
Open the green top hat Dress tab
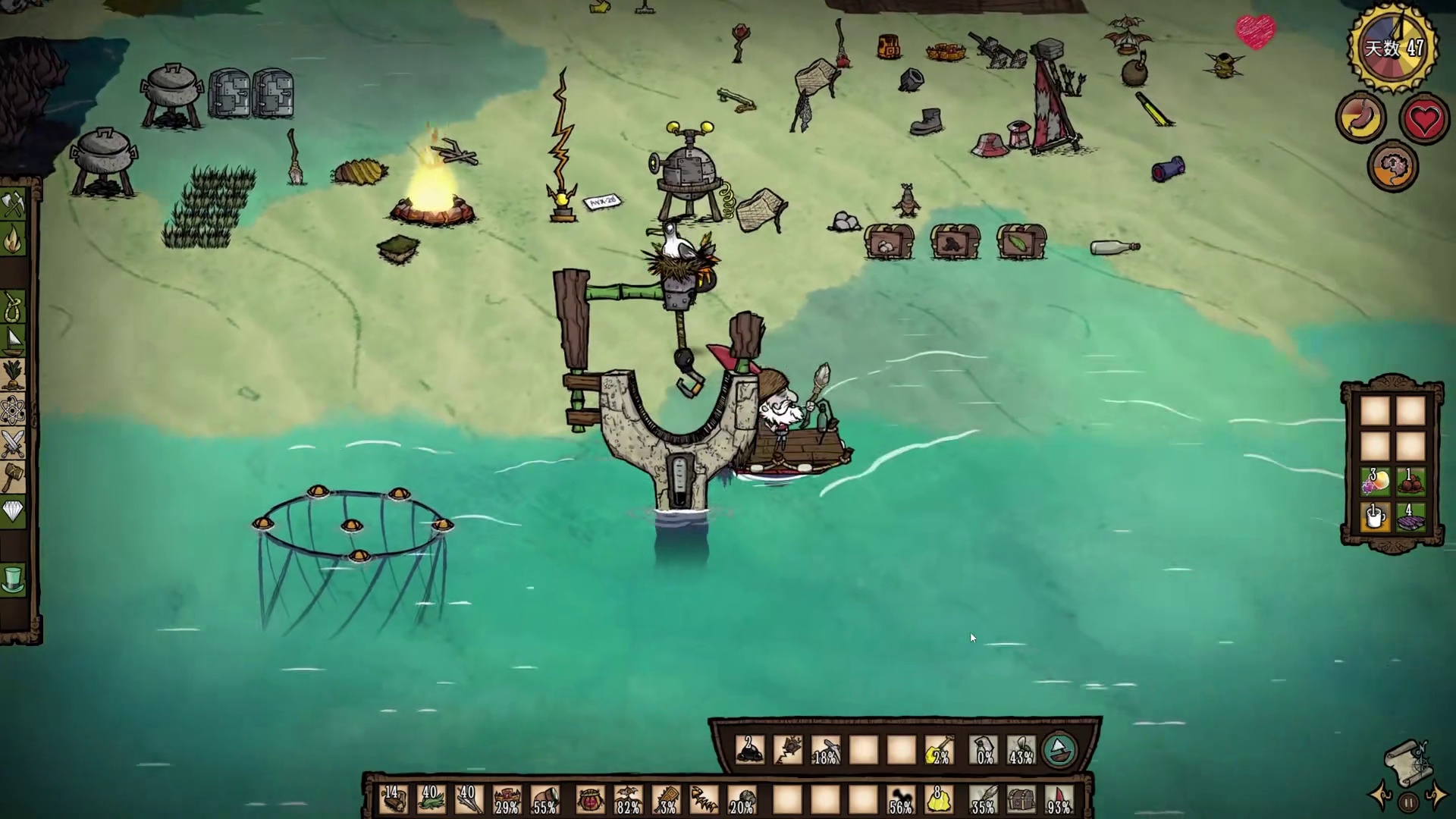pyautogui.click(x=14, y=580)
